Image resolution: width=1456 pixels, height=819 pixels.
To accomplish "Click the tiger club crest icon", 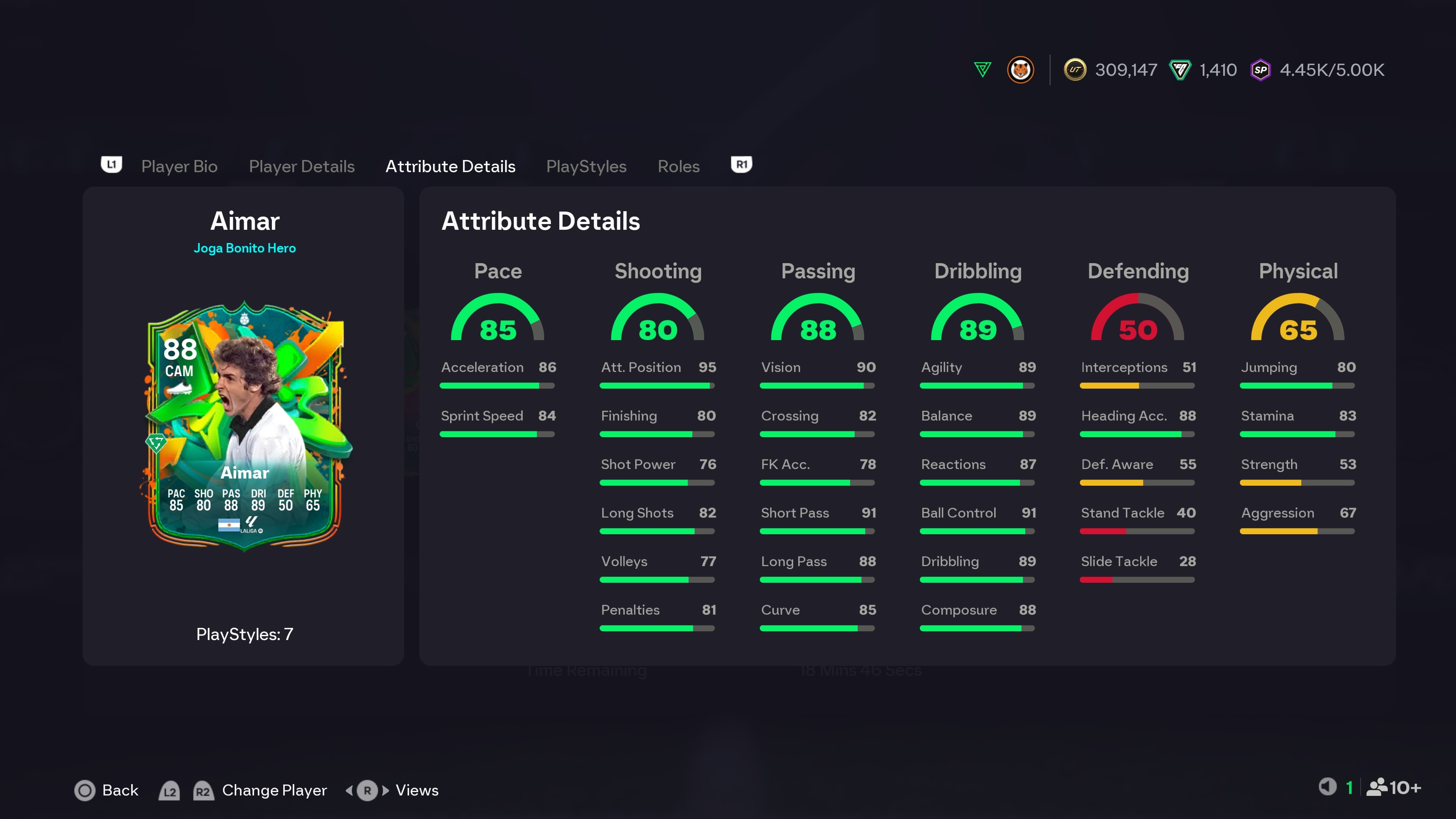I will [1021, 69].
